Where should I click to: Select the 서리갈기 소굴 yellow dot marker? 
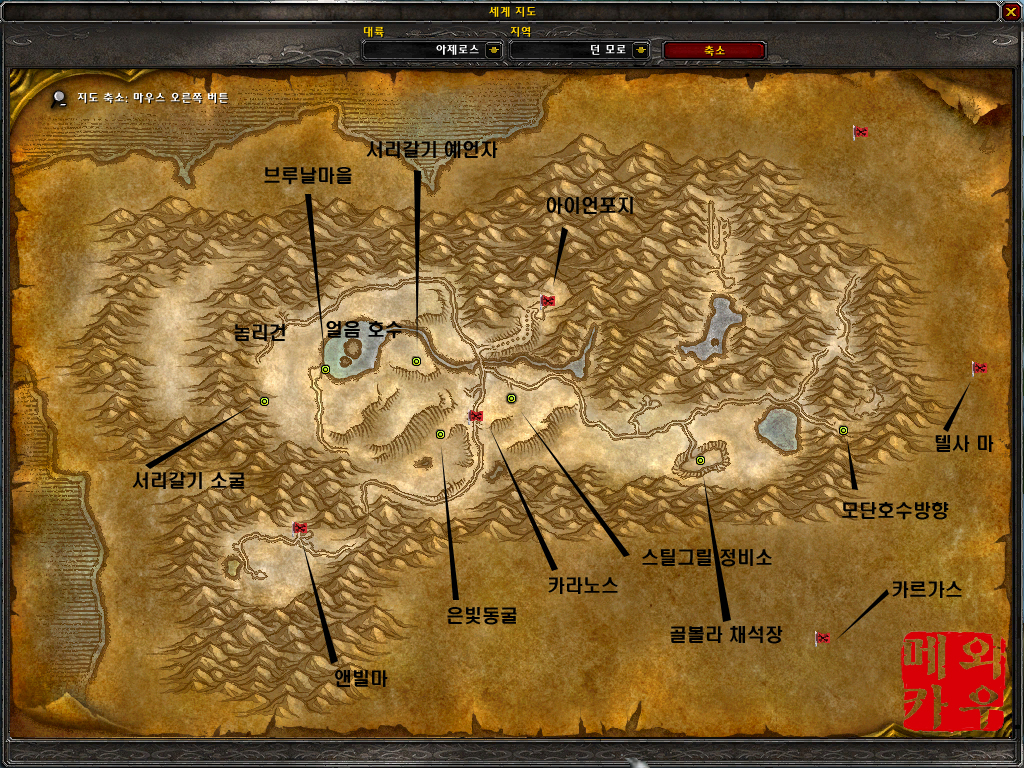click(x=264, y=400)
